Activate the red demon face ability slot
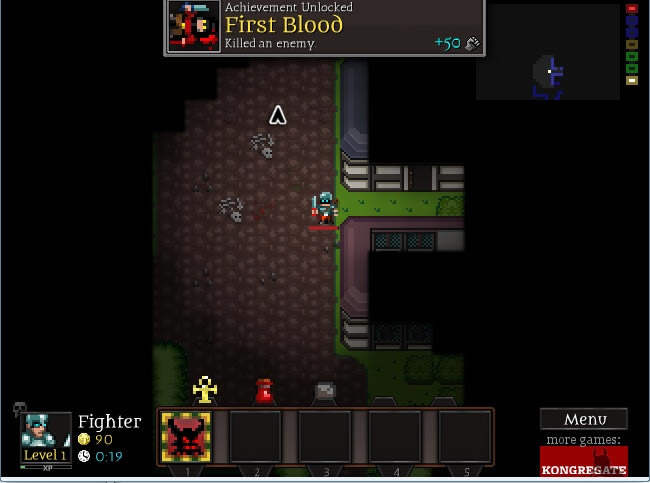The height and width of the screenshot is (483, 650). coord(186,437)
